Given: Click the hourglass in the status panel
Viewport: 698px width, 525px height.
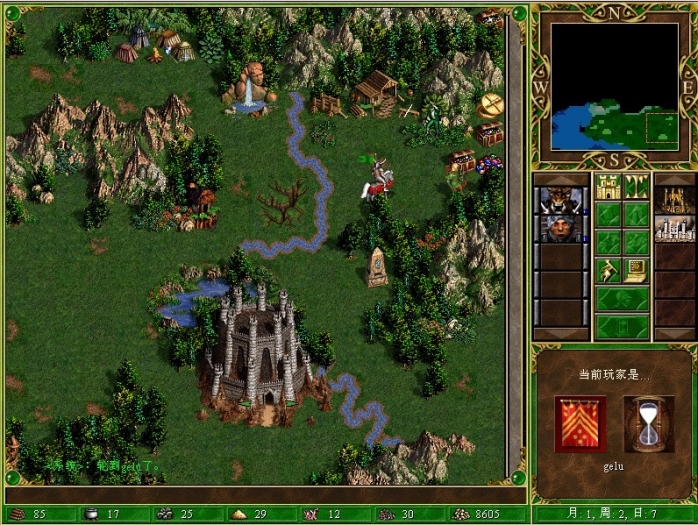Looking at the screenshot, I should coord(648,424).
